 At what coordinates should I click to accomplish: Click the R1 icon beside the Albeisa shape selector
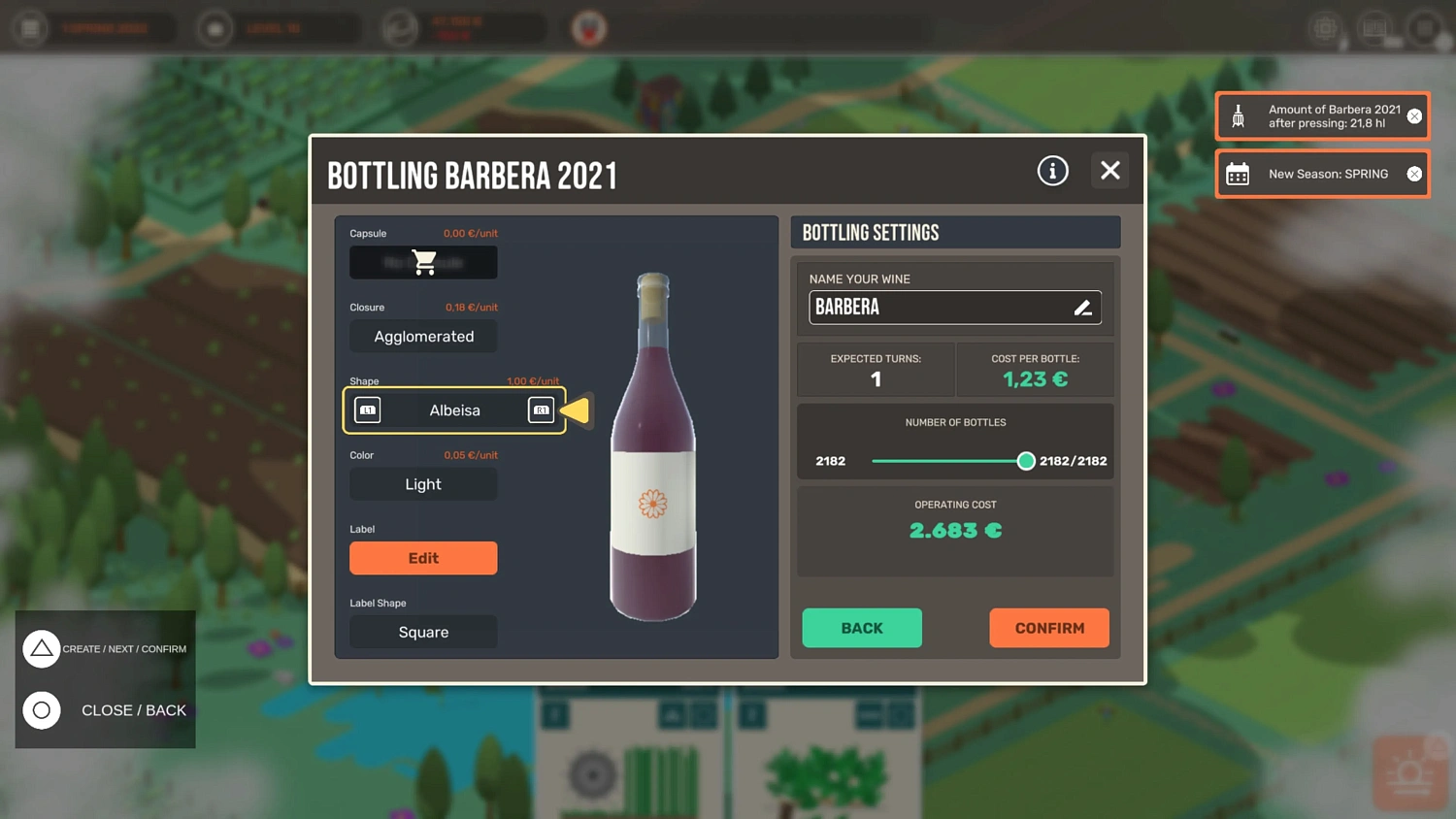[541, 409]
